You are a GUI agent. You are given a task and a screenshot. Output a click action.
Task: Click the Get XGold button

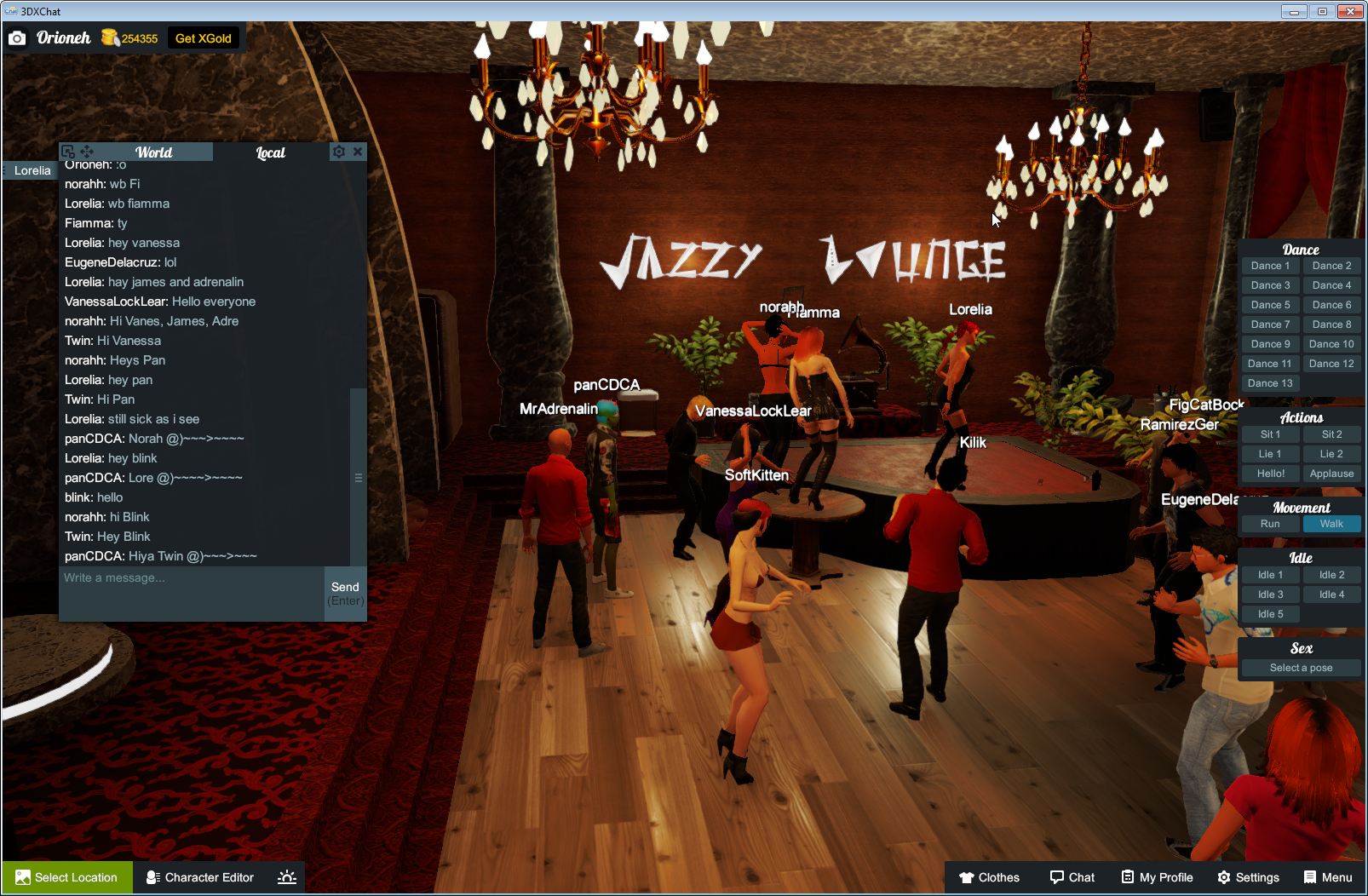(x=204, y=37)
